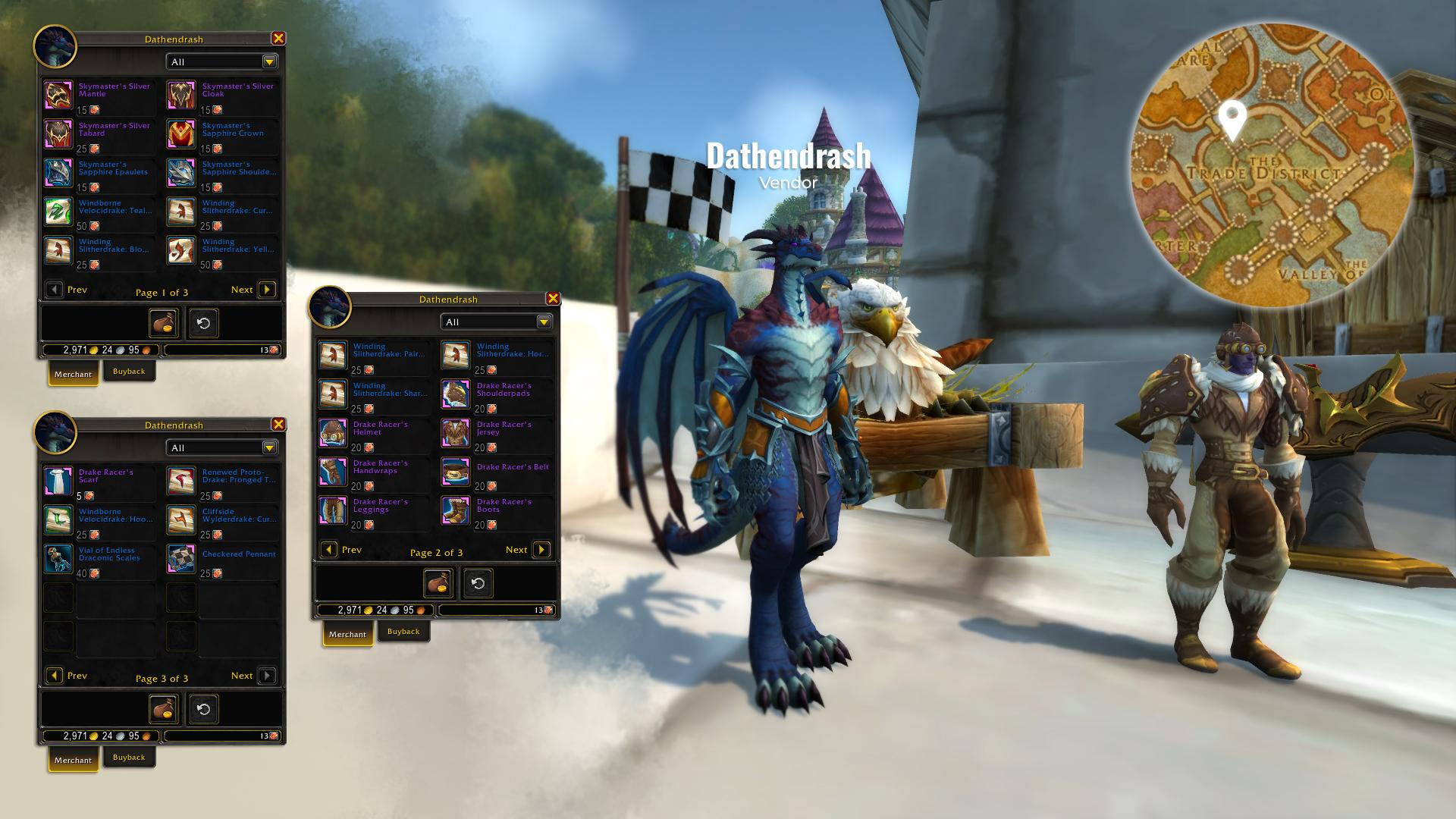Viewport: 1456px width, 819px height.
Task: Pick the Skymaster's Silver Tabard item
Action: pyautogui.click(x=58, y=134)
